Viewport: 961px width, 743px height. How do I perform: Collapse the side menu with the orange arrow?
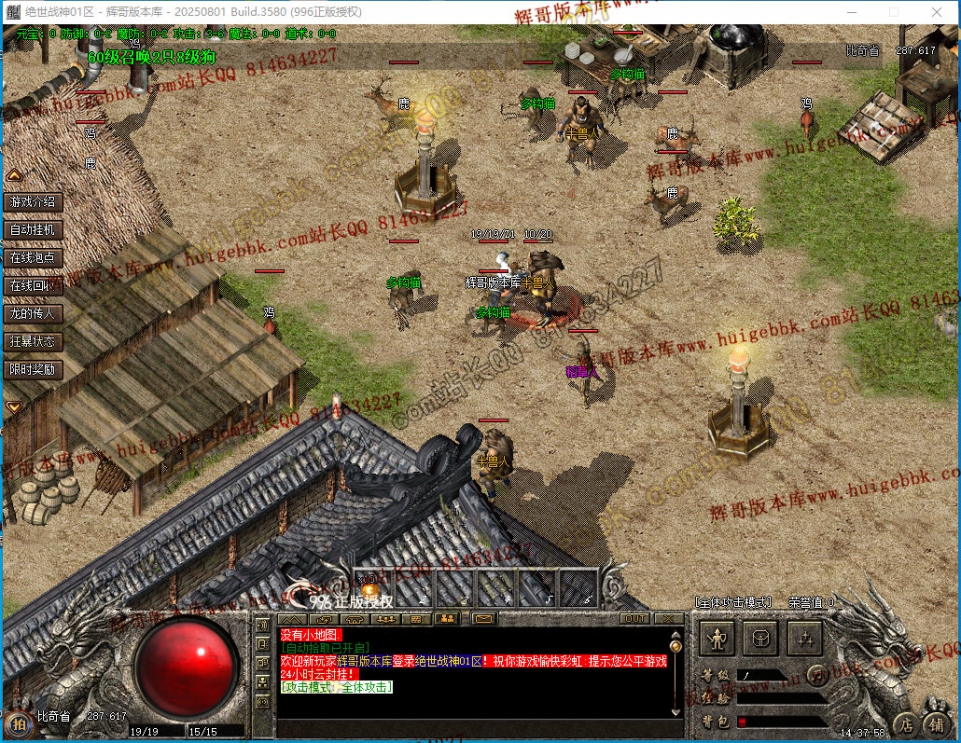pyautogui.click(x=14, y=407)
